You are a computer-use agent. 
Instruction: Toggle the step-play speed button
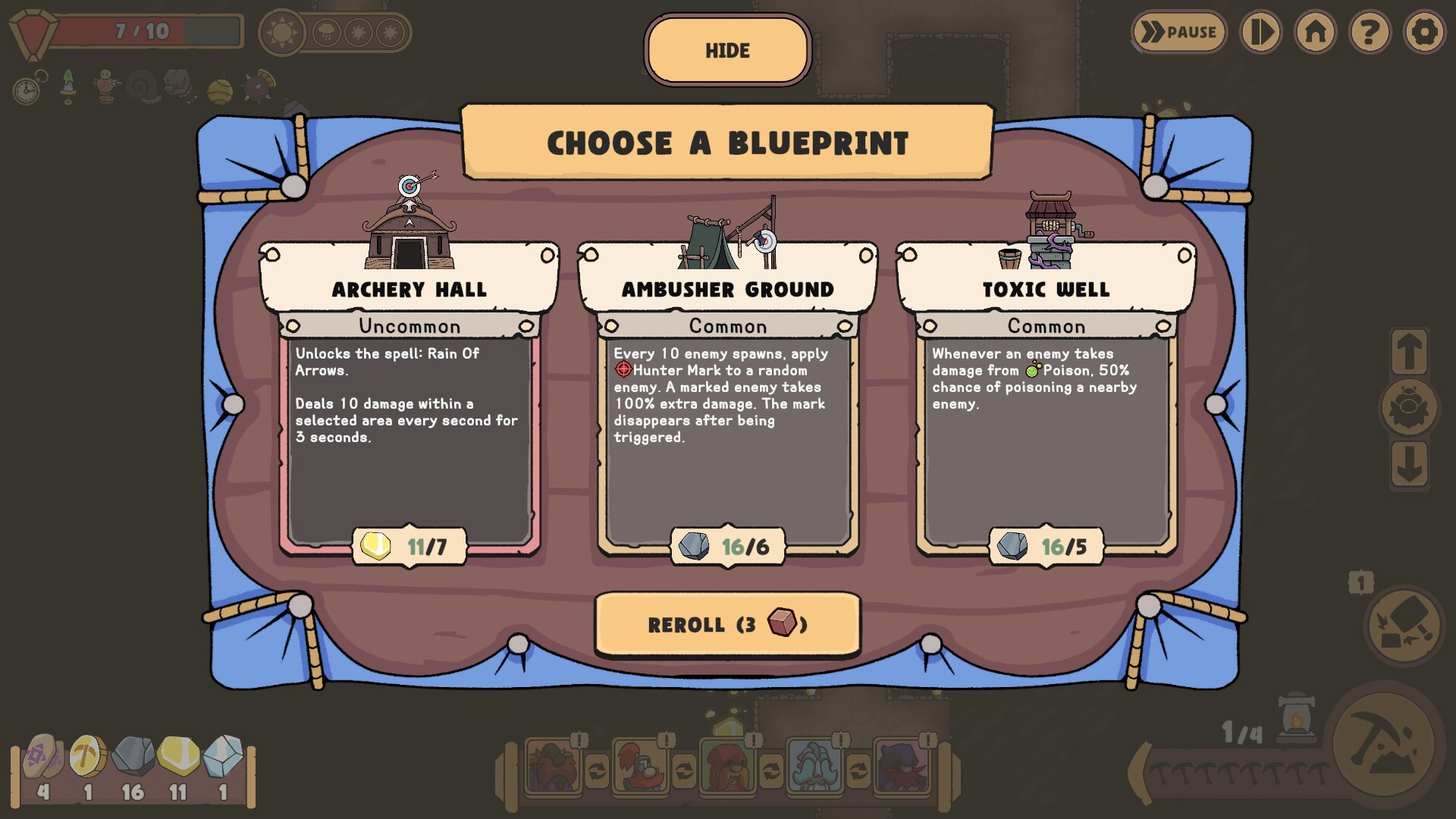pos(1260,32)
